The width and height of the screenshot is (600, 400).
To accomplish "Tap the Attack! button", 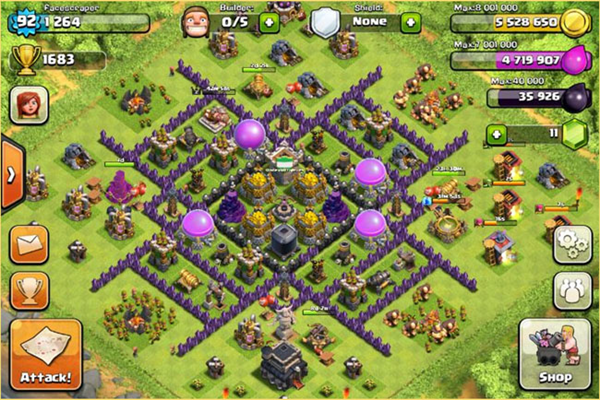I will 44,354.
